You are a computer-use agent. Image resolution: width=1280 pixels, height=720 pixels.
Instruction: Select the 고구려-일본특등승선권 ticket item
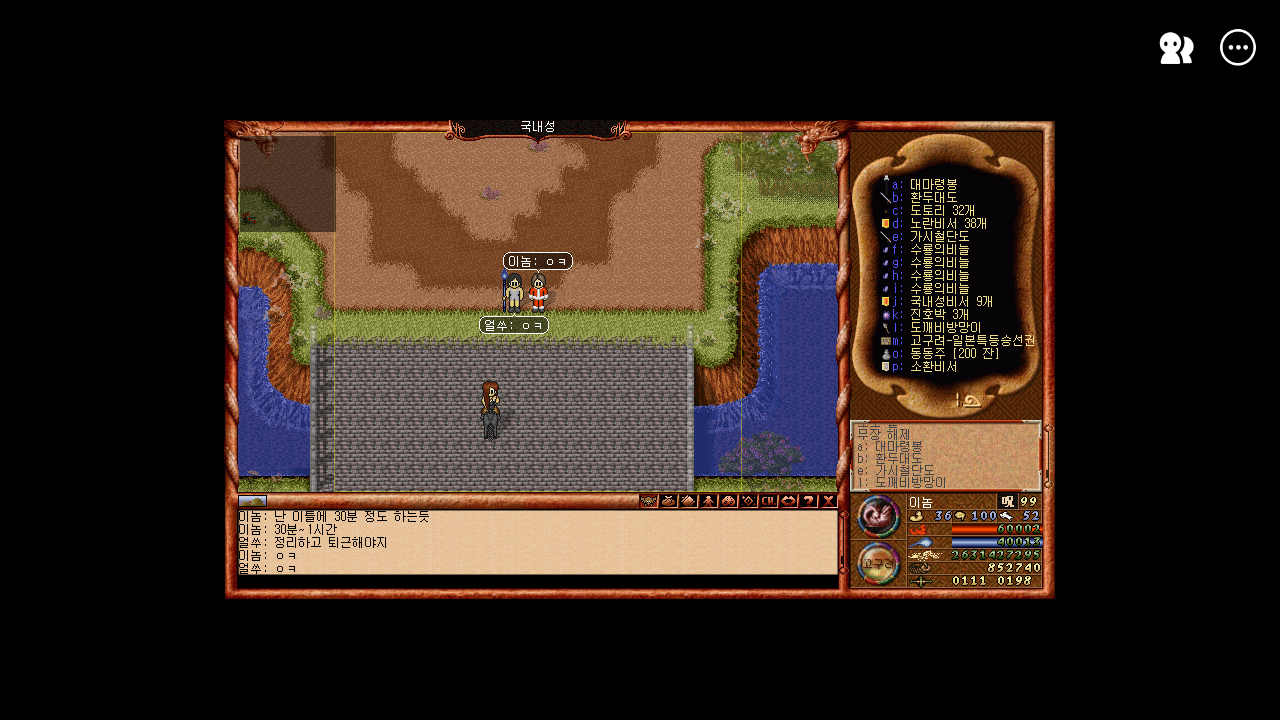(x=971, y=340)
